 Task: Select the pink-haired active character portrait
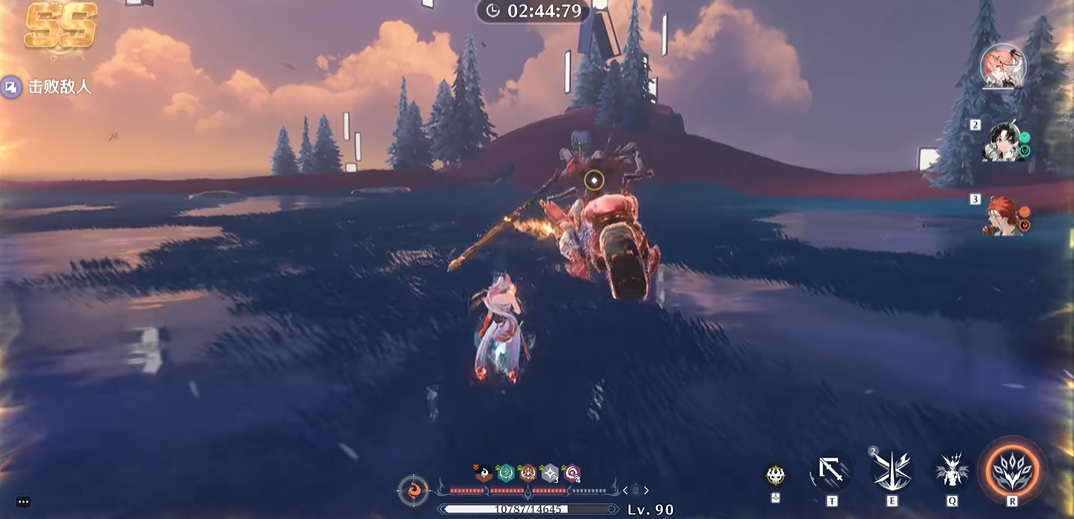coord(1003,67)
